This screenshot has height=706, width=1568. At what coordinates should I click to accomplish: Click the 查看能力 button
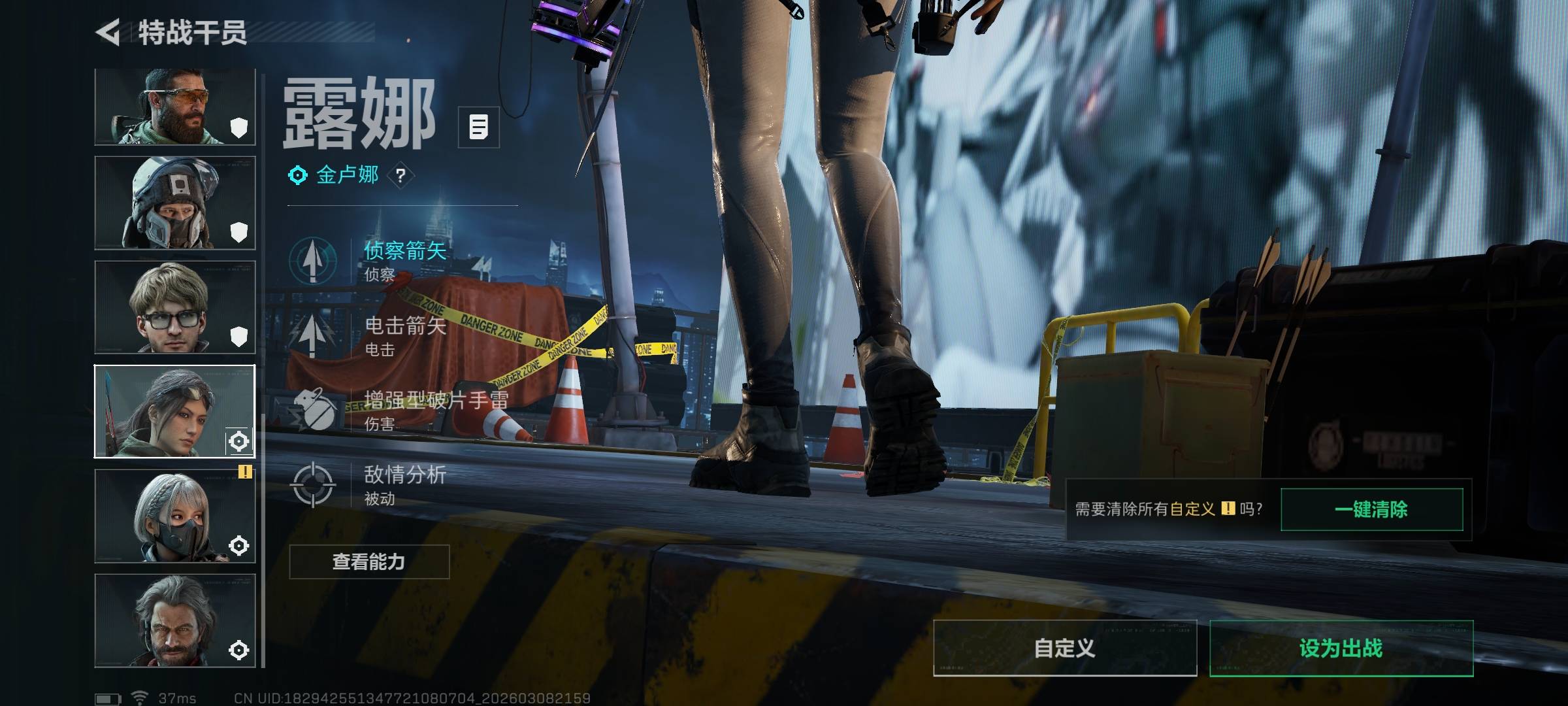click(369, 562)
